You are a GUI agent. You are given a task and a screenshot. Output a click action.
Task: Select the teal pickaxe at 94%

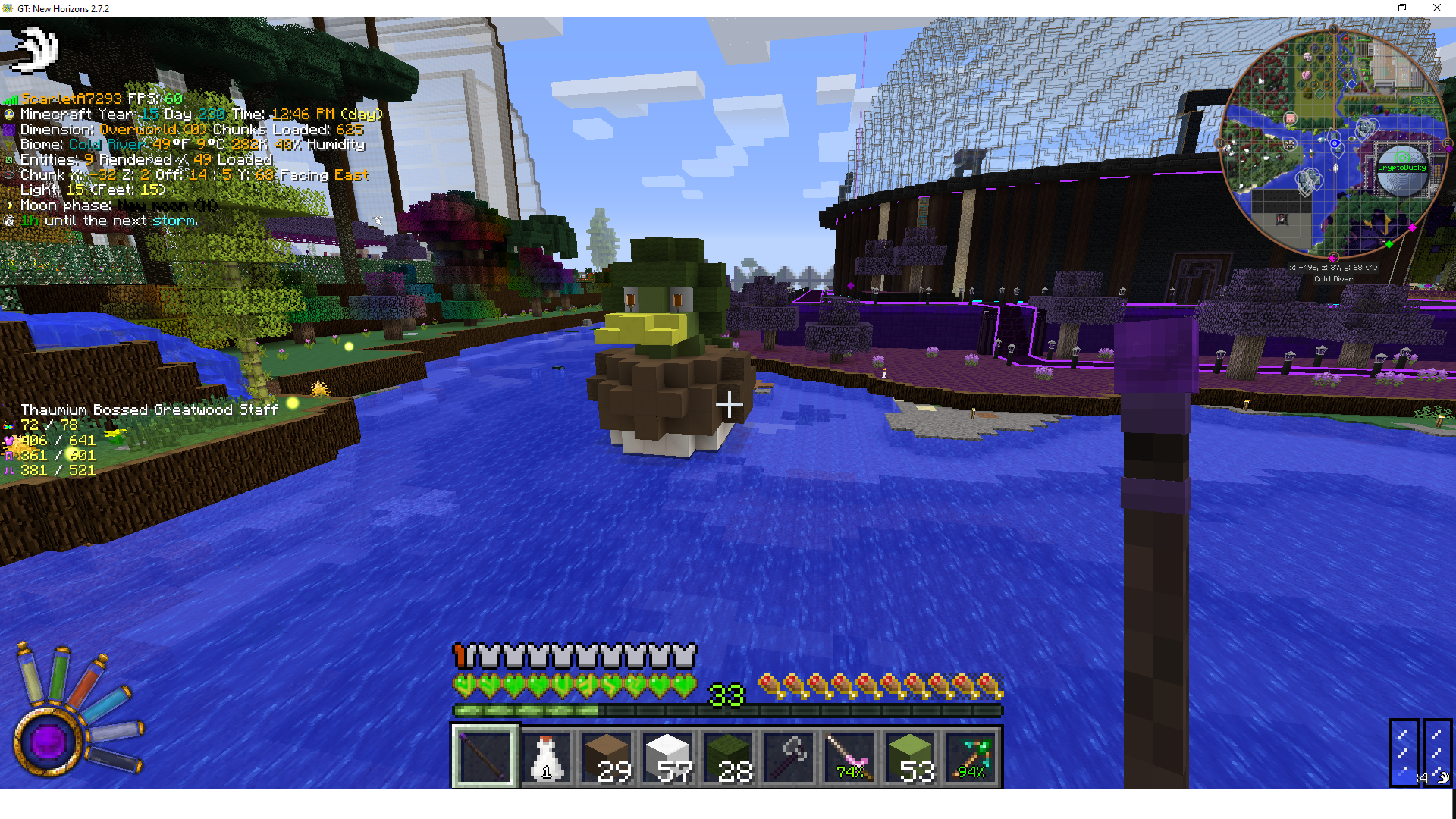971,757
